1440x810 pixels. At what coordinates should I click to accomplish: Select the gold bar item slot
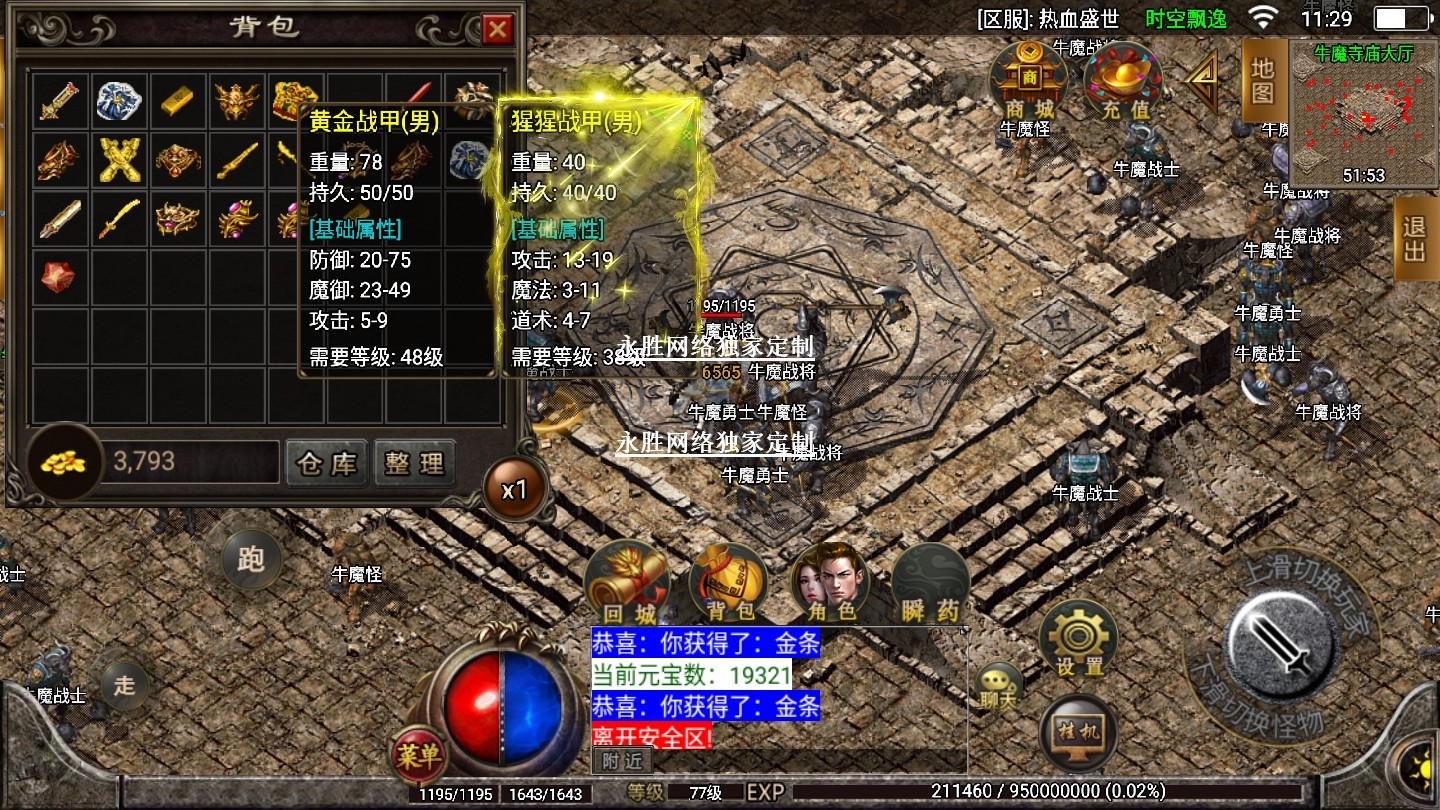point(179,101)
